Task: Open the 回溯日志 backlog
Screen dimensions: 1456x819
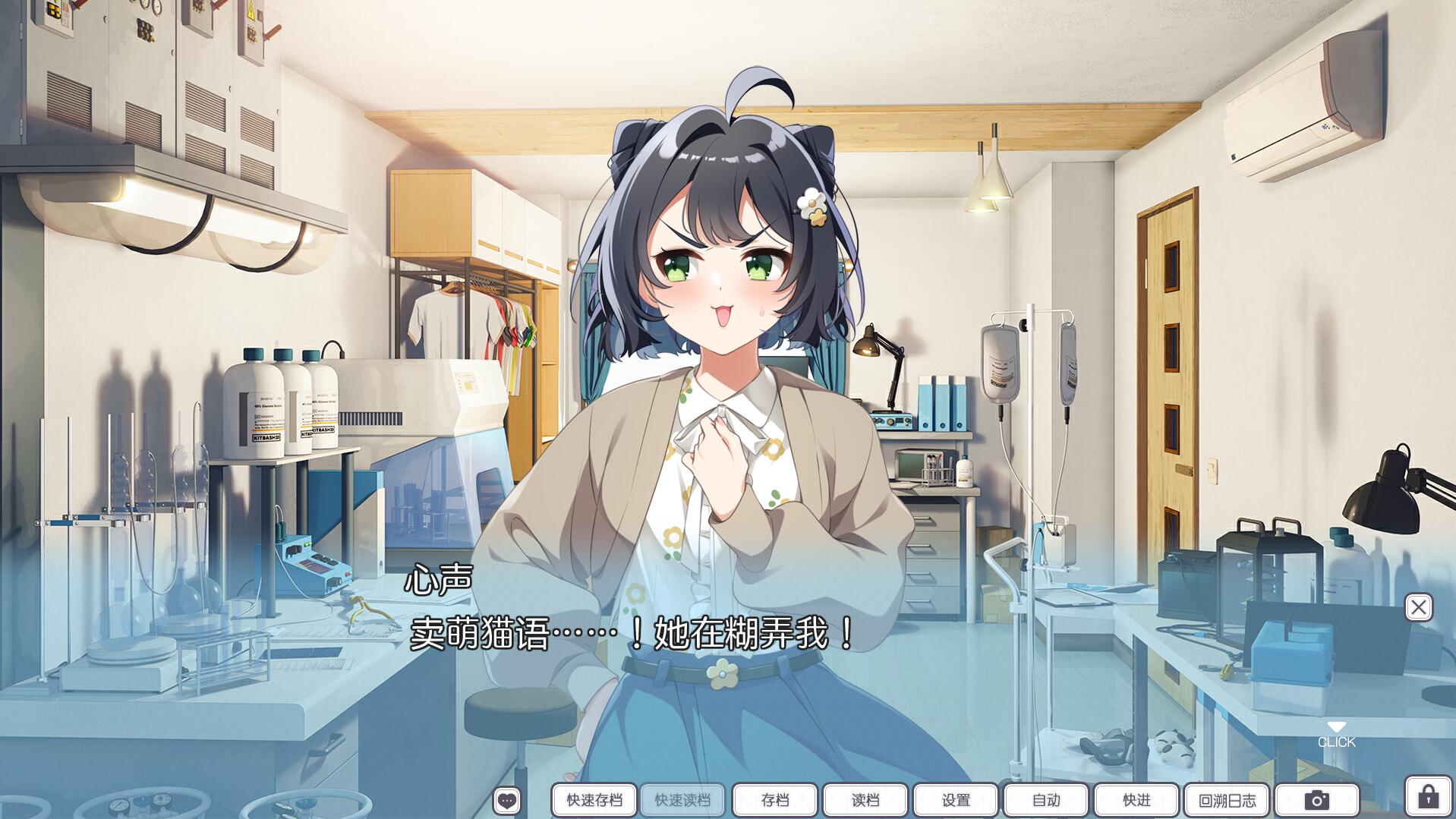Action: [1226, 800]
